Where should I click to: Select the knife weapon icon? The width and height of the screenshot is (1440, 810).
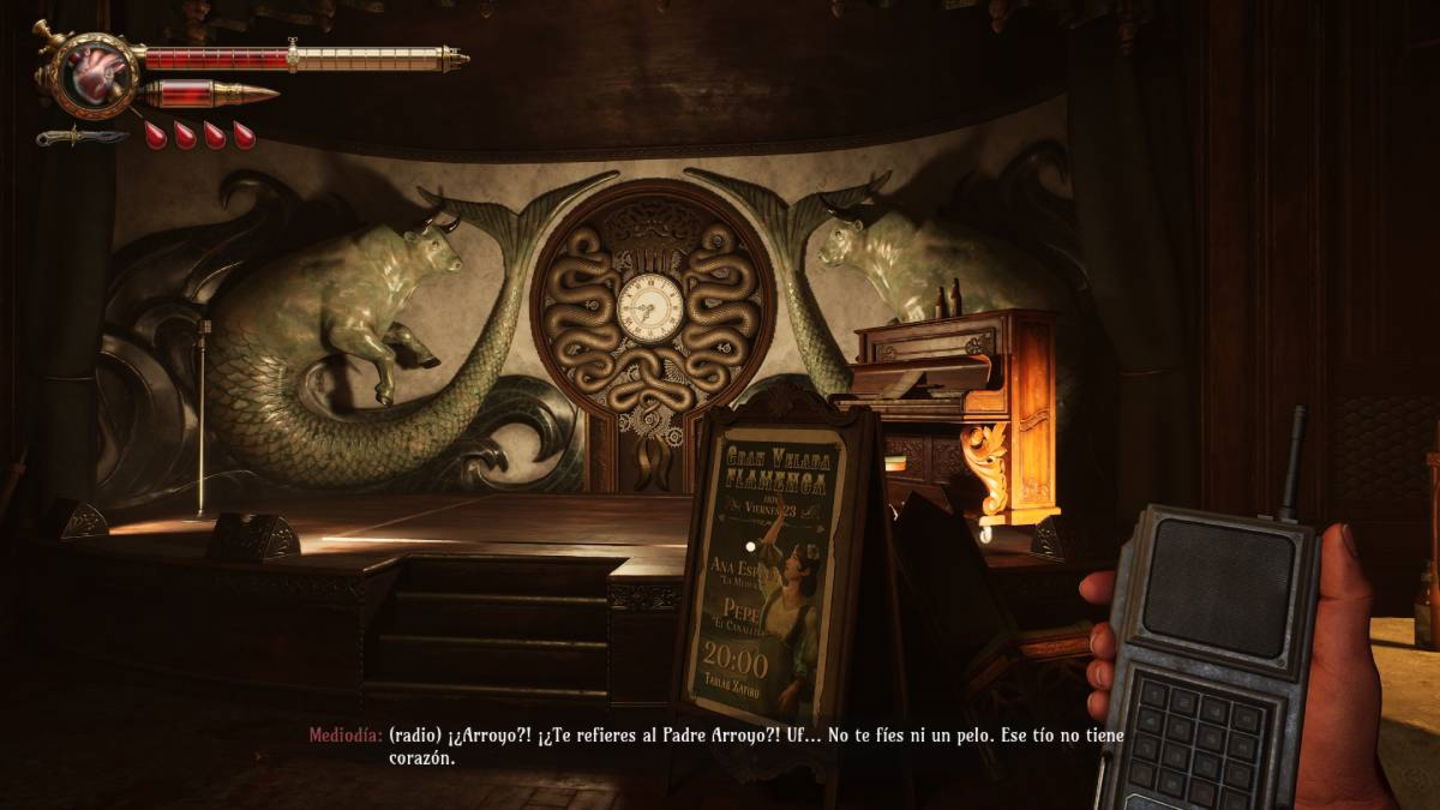pos(82,137)
